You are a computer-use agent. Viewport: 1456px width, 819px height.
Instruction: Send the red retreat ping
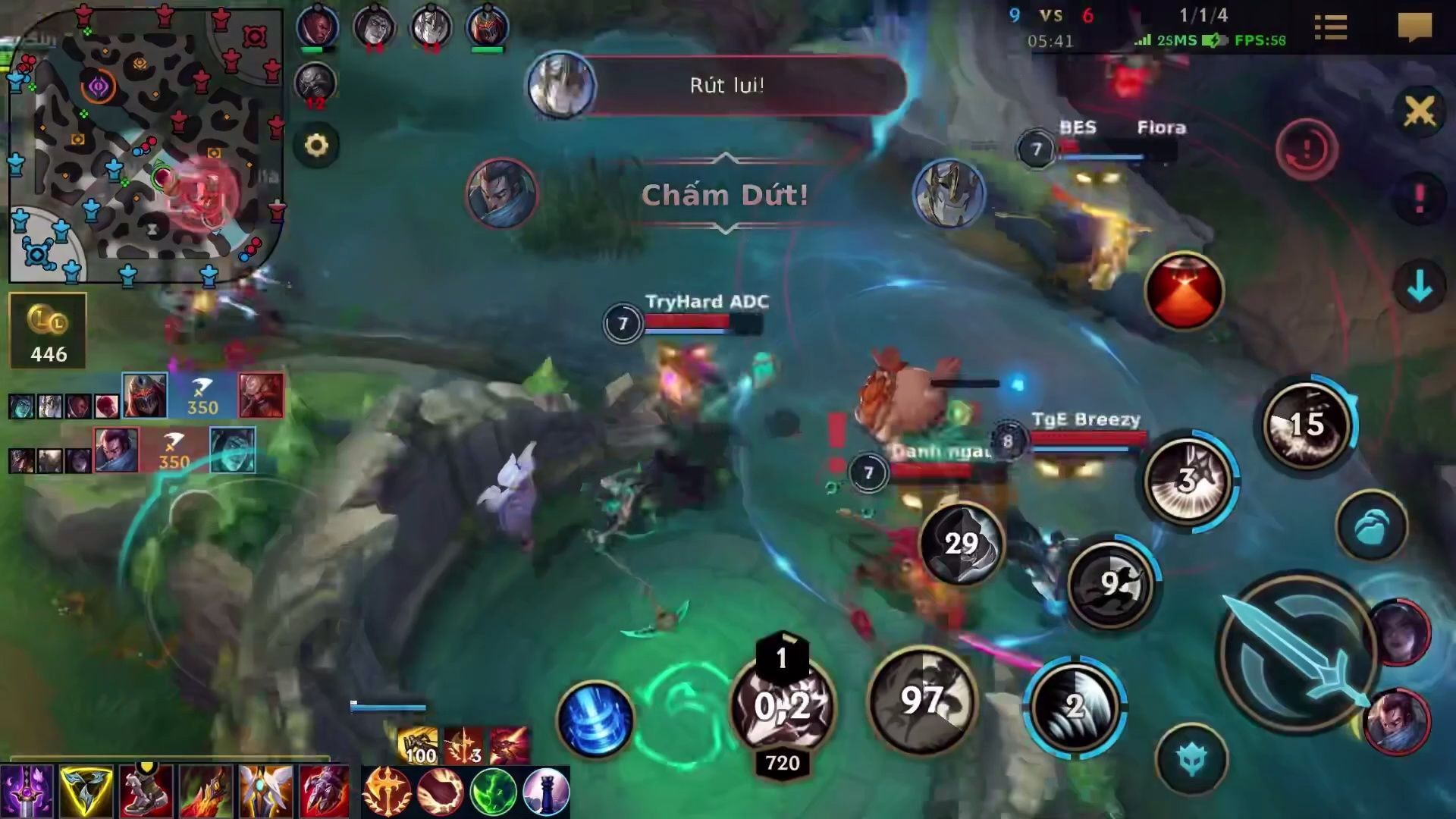[1306, 149]
